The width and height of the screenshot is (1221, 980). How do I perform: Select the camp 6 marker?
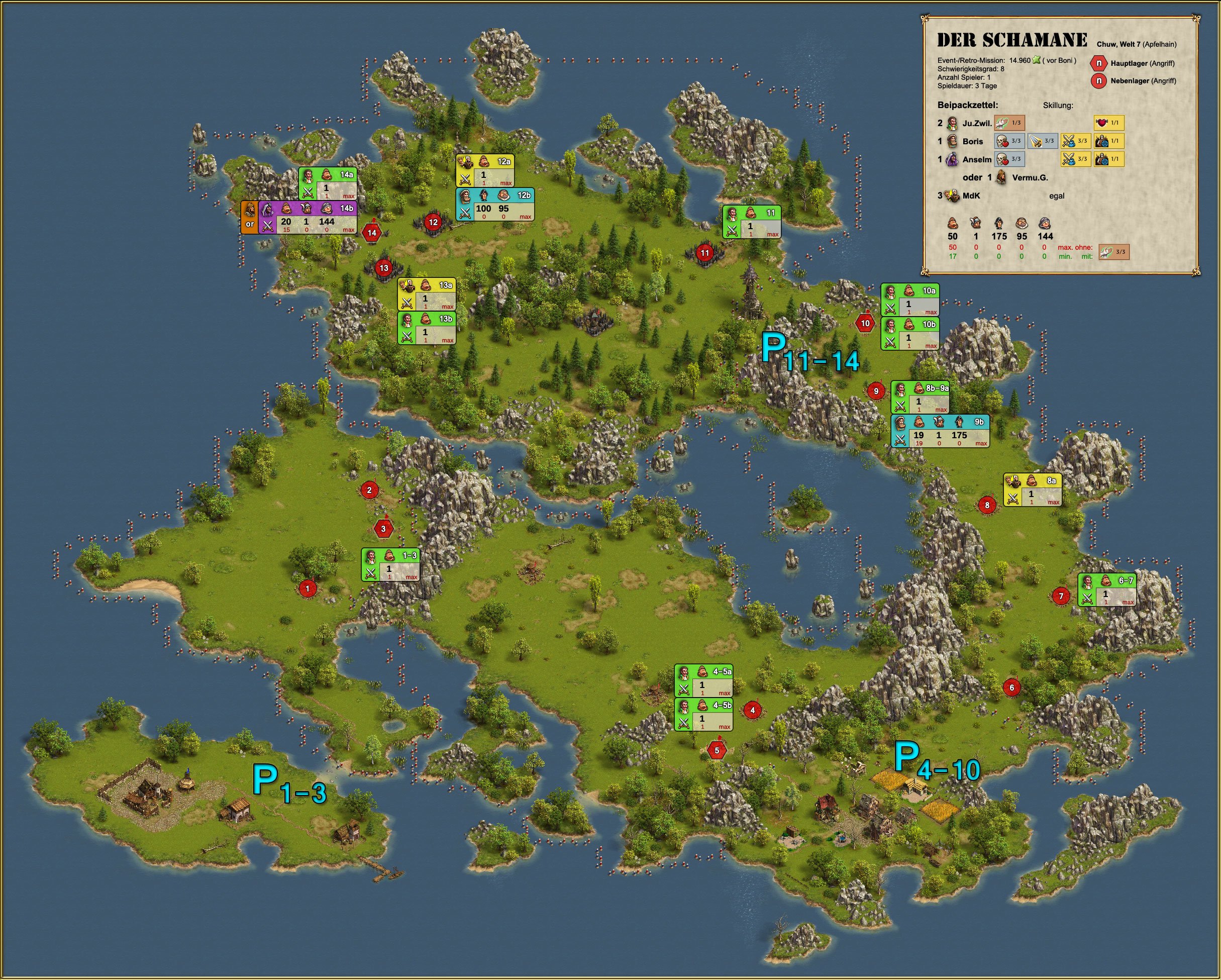click(1011, 688)
